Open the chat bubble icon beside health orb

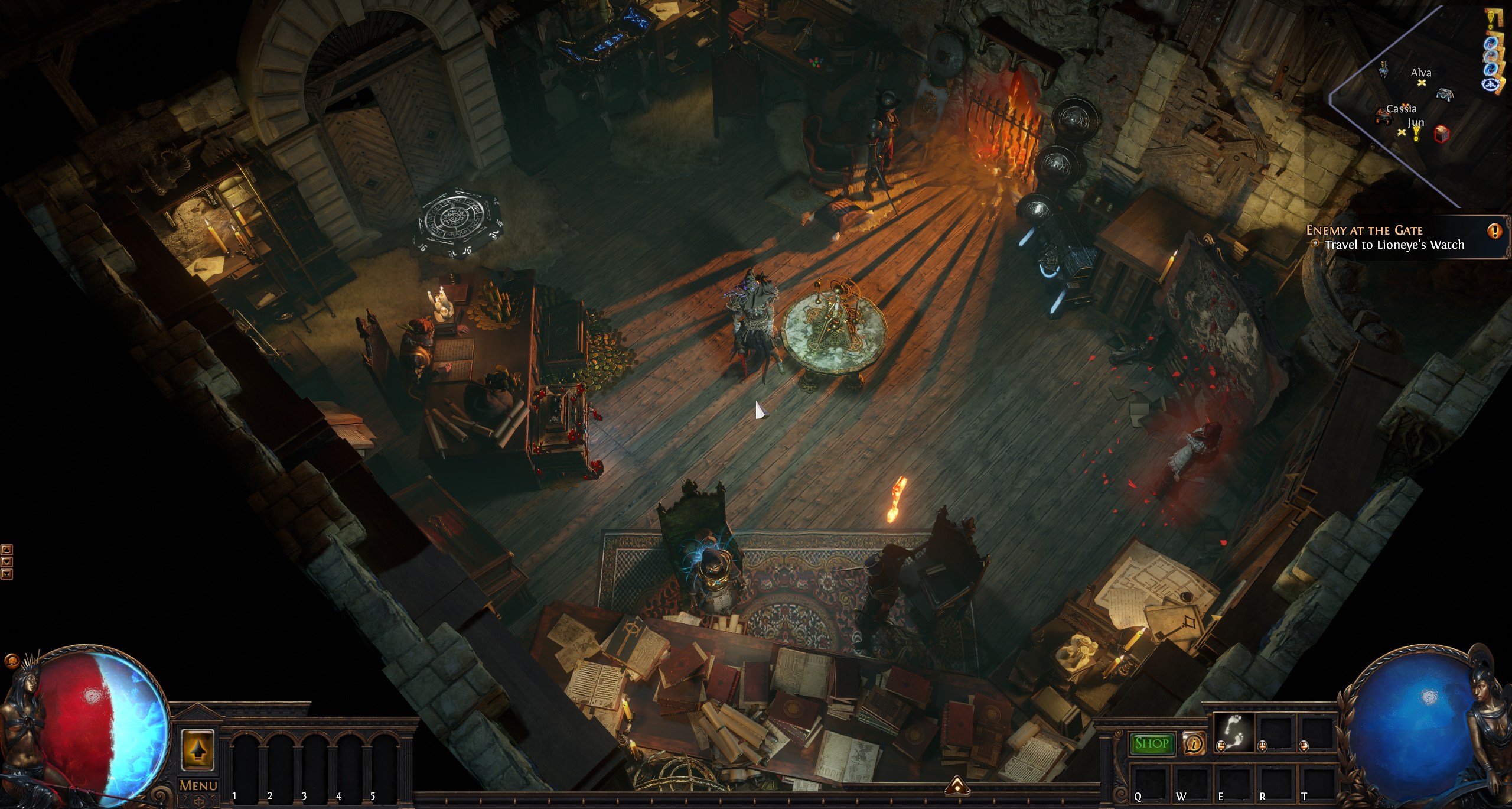click(x=10, y=660)
